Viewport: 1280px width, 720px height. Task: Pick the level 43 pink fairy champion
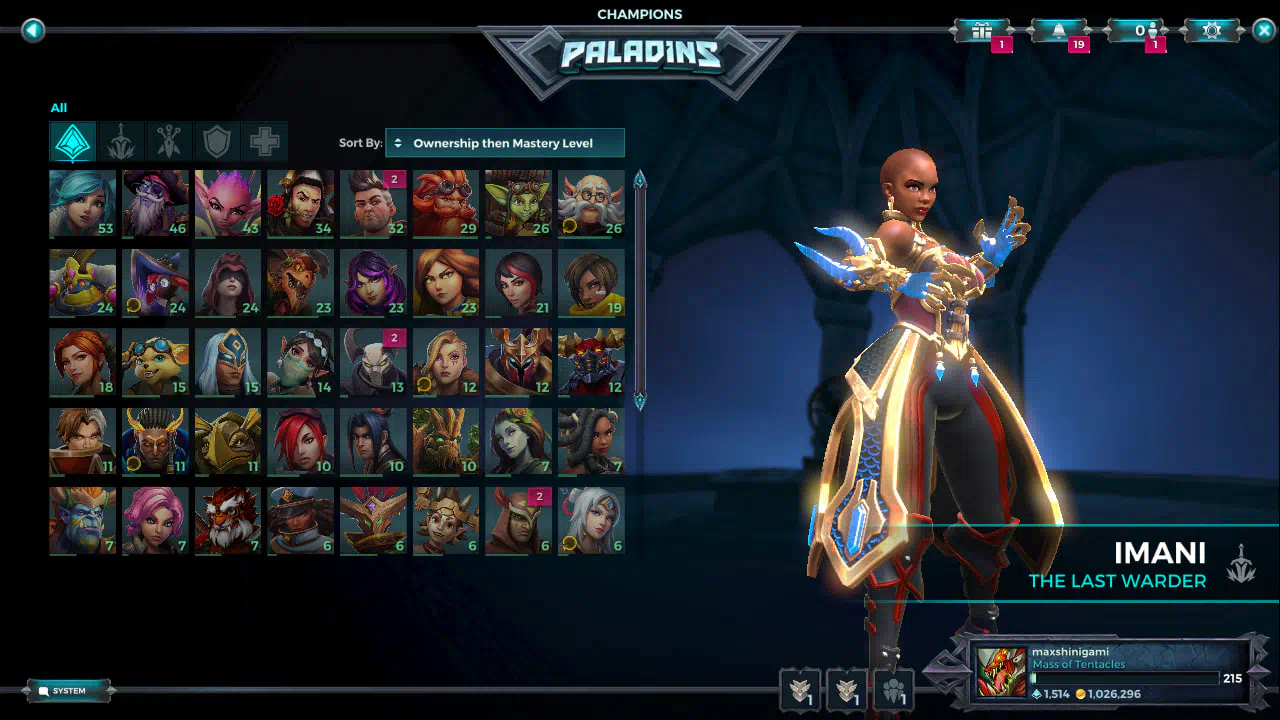228,203
